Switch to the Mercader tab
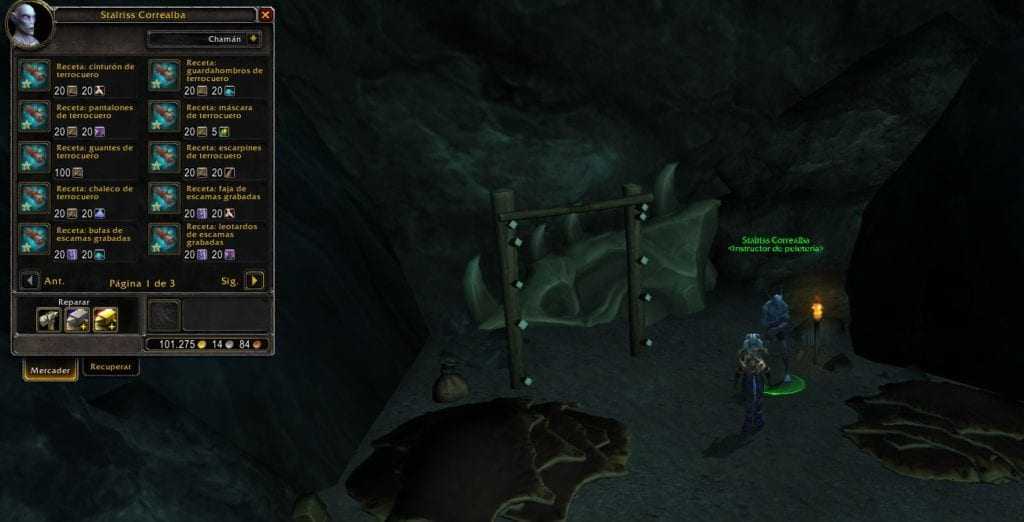 tap(50, 370)
